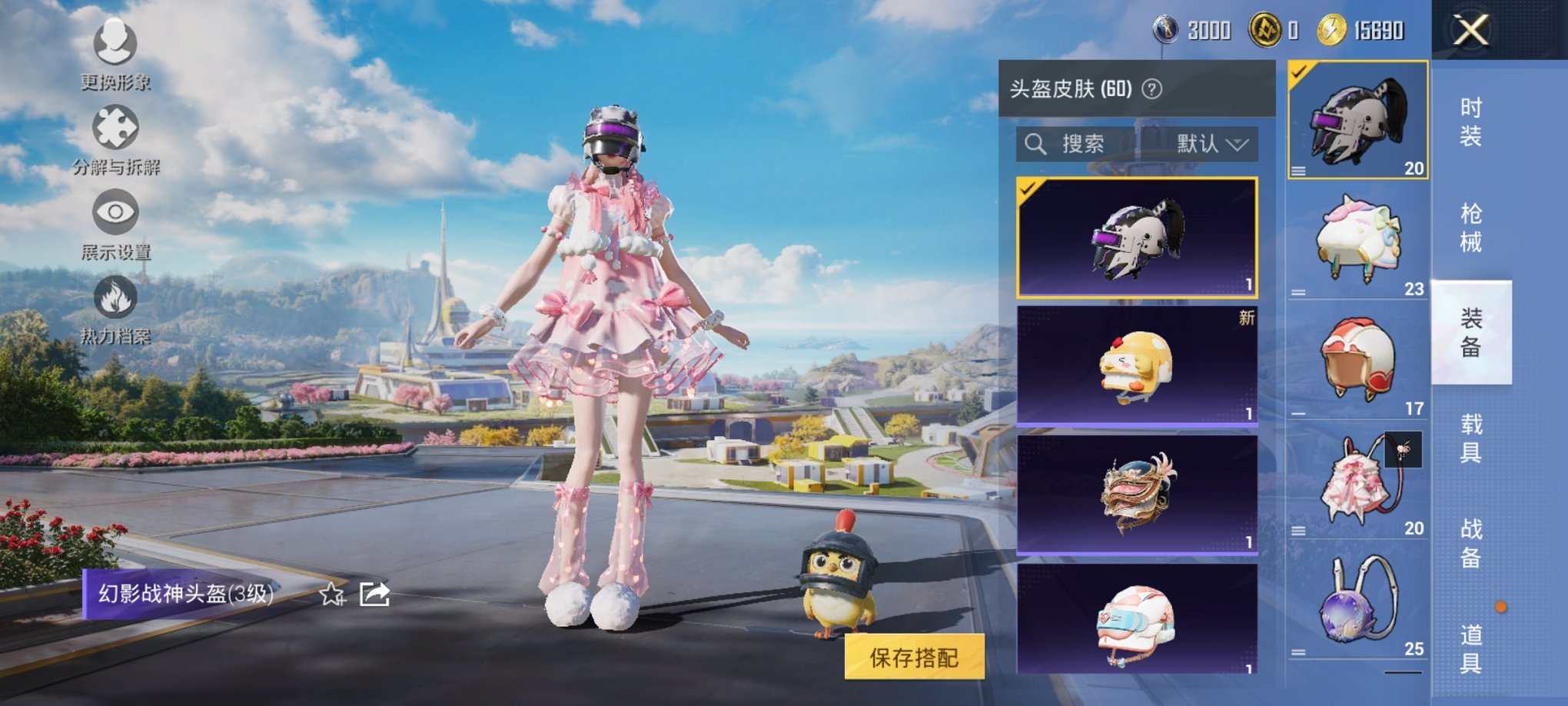The width and height of the screenshot is (1568, 706).
Task: Click the search magnifier icon
Action: click(1037, 143)
